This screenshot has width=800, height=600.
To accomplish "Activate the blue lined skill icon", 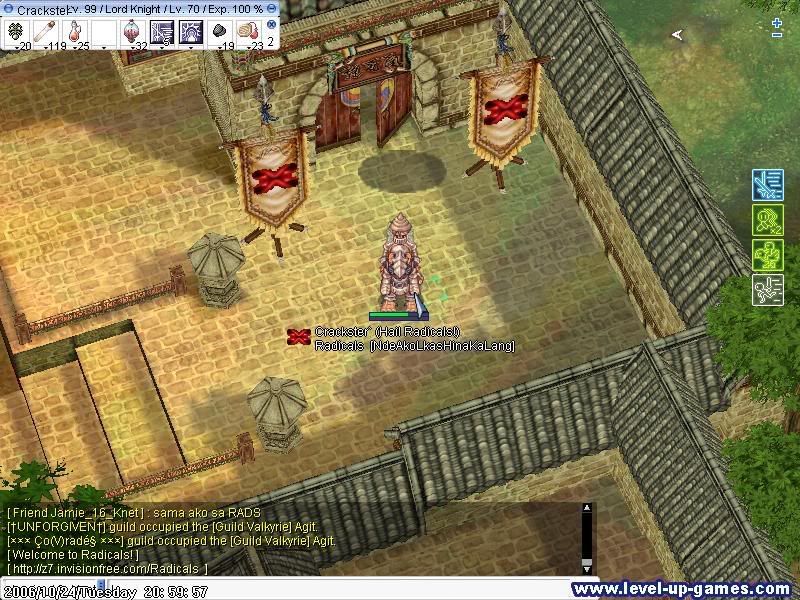I will point(161,32).
